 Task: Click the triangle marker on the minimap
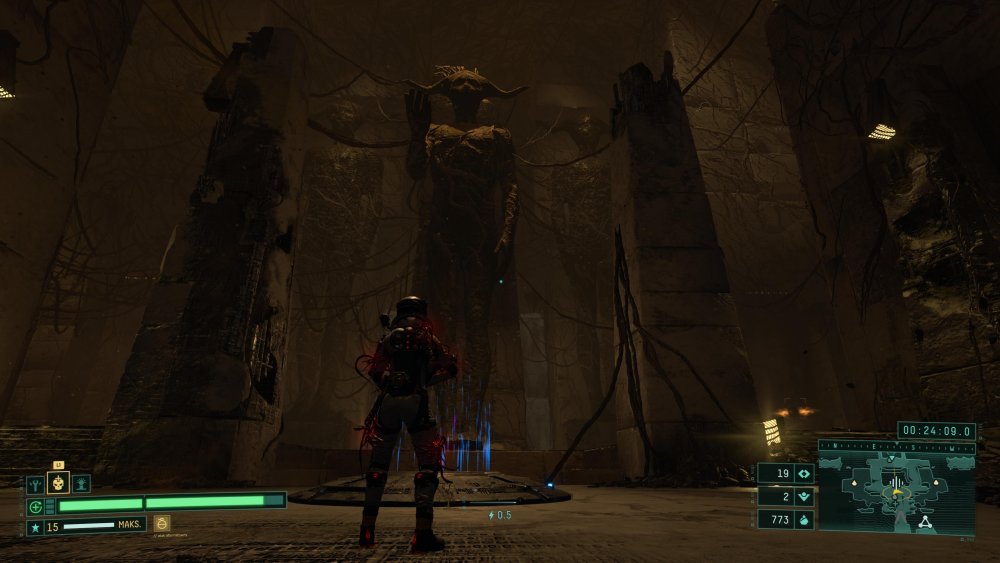923,521
